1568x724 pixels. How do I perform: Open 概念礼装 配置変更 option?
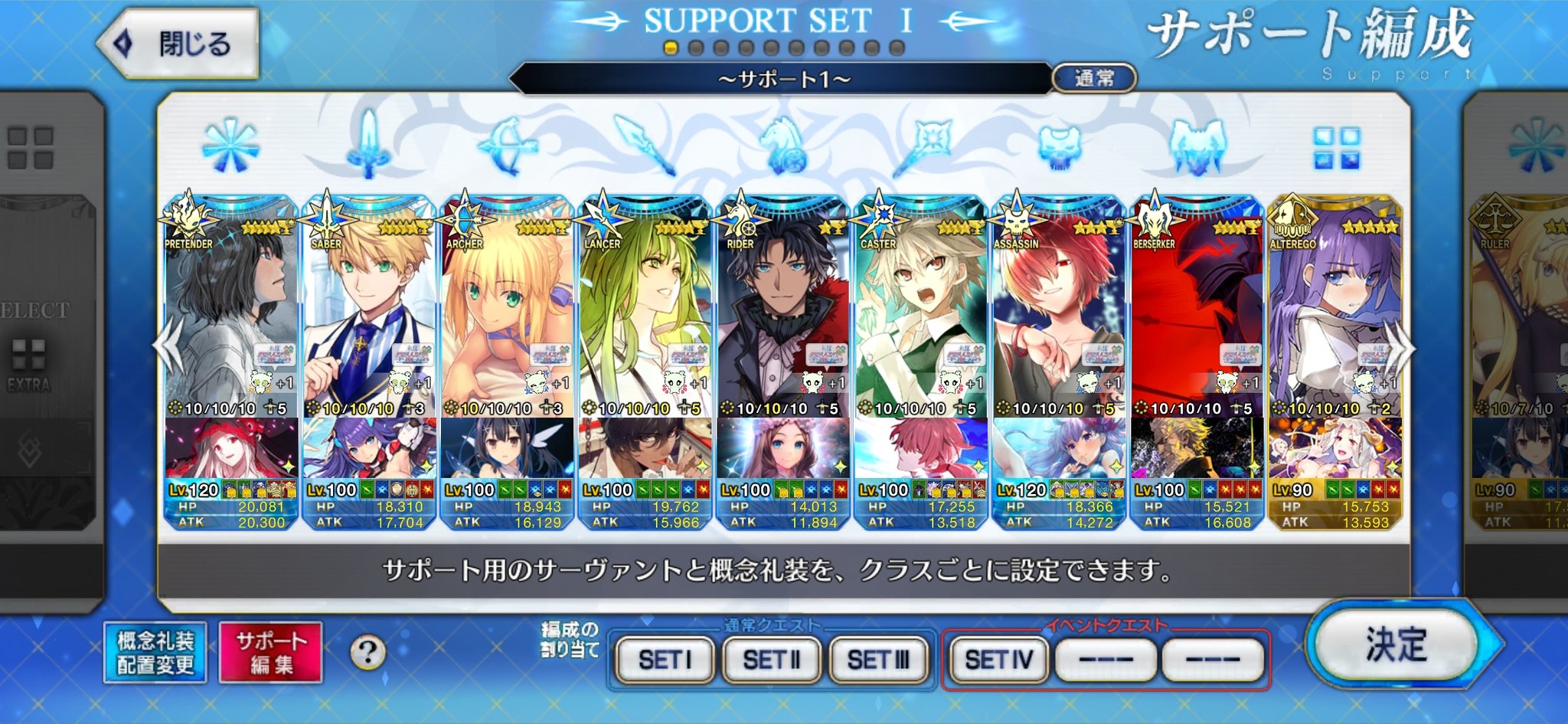[x=155, y=653]
